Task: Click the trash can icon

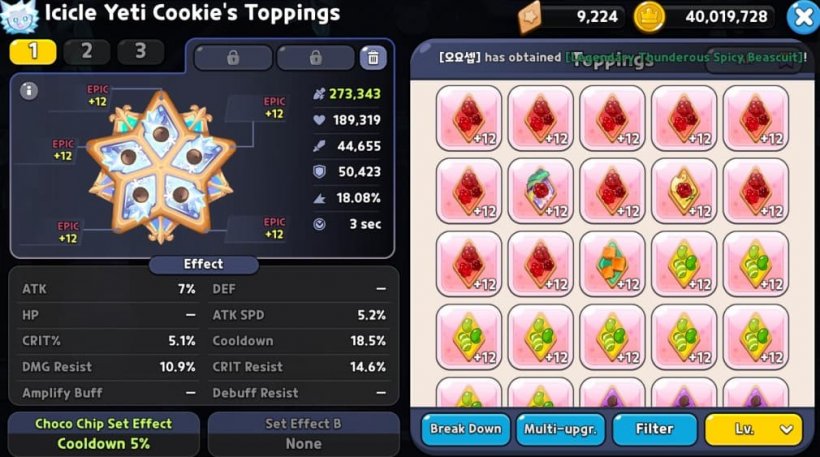Action: point(373,57)
